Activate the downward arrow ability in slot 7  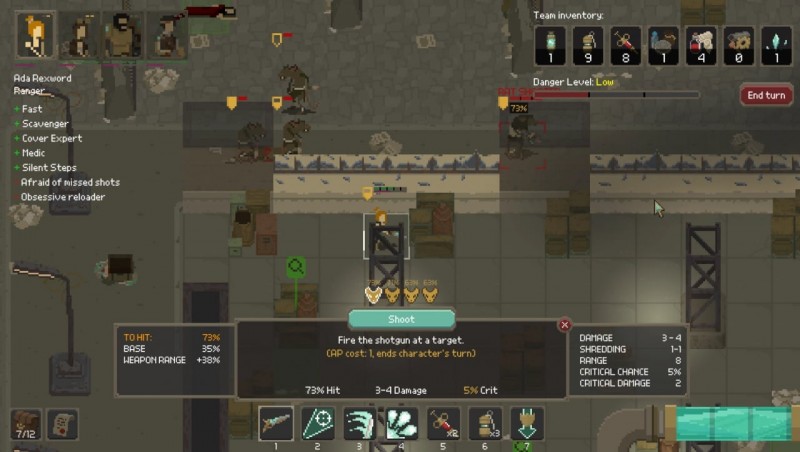(527, 423)
